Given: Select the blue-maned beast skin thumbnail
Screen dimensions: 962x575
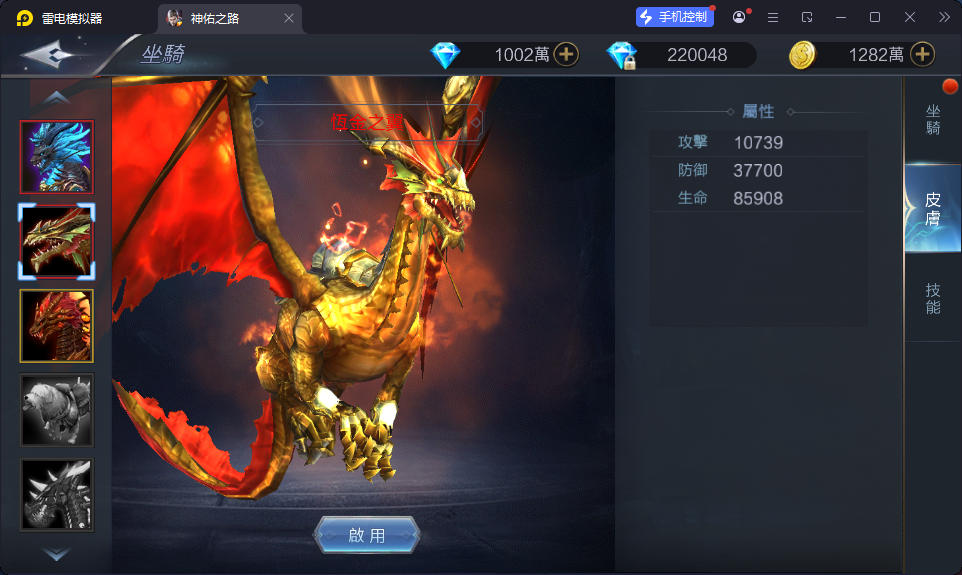Looking at the screenshot, I should pos(57,157).
